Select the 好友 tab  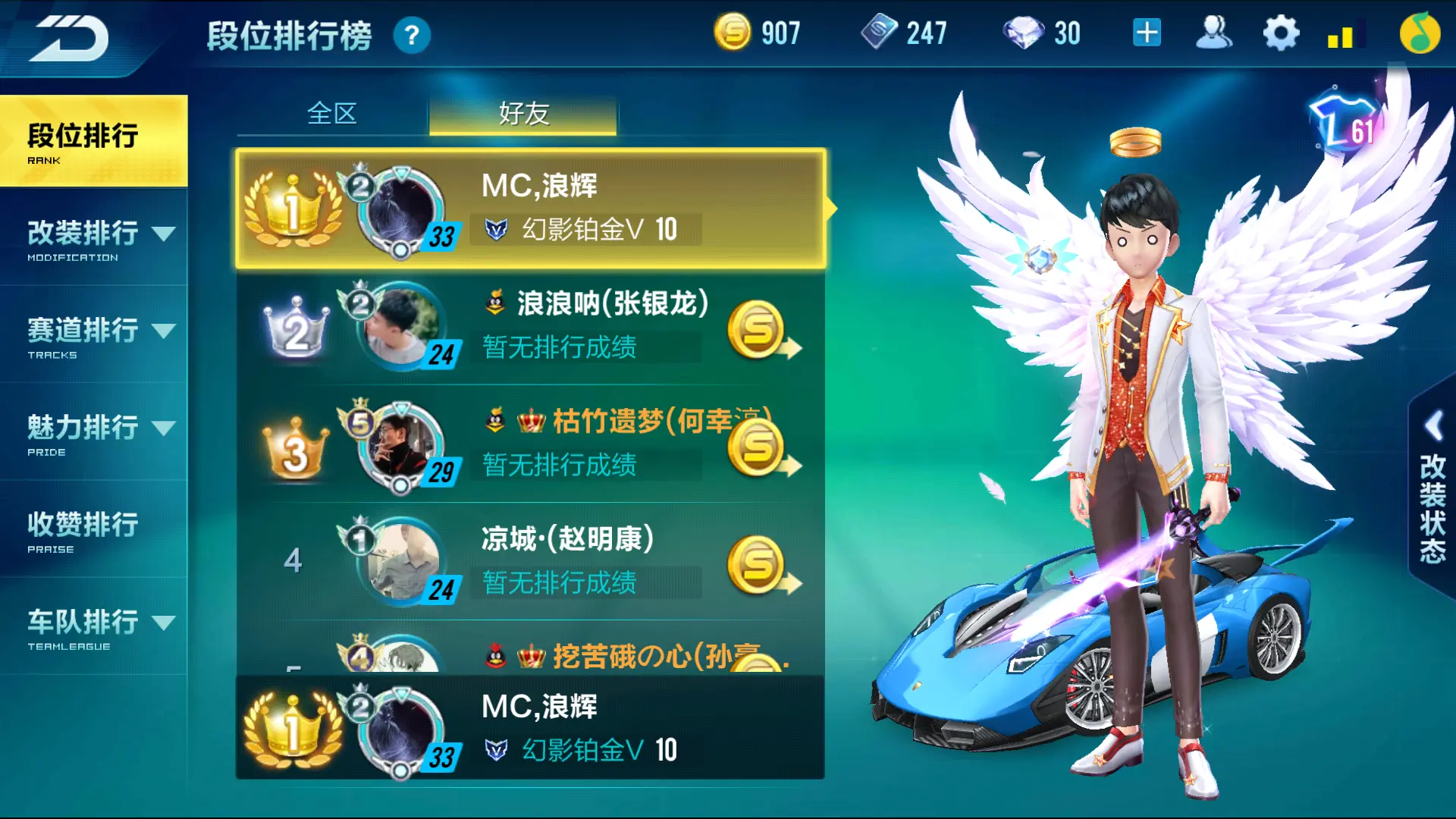(522, 114)
